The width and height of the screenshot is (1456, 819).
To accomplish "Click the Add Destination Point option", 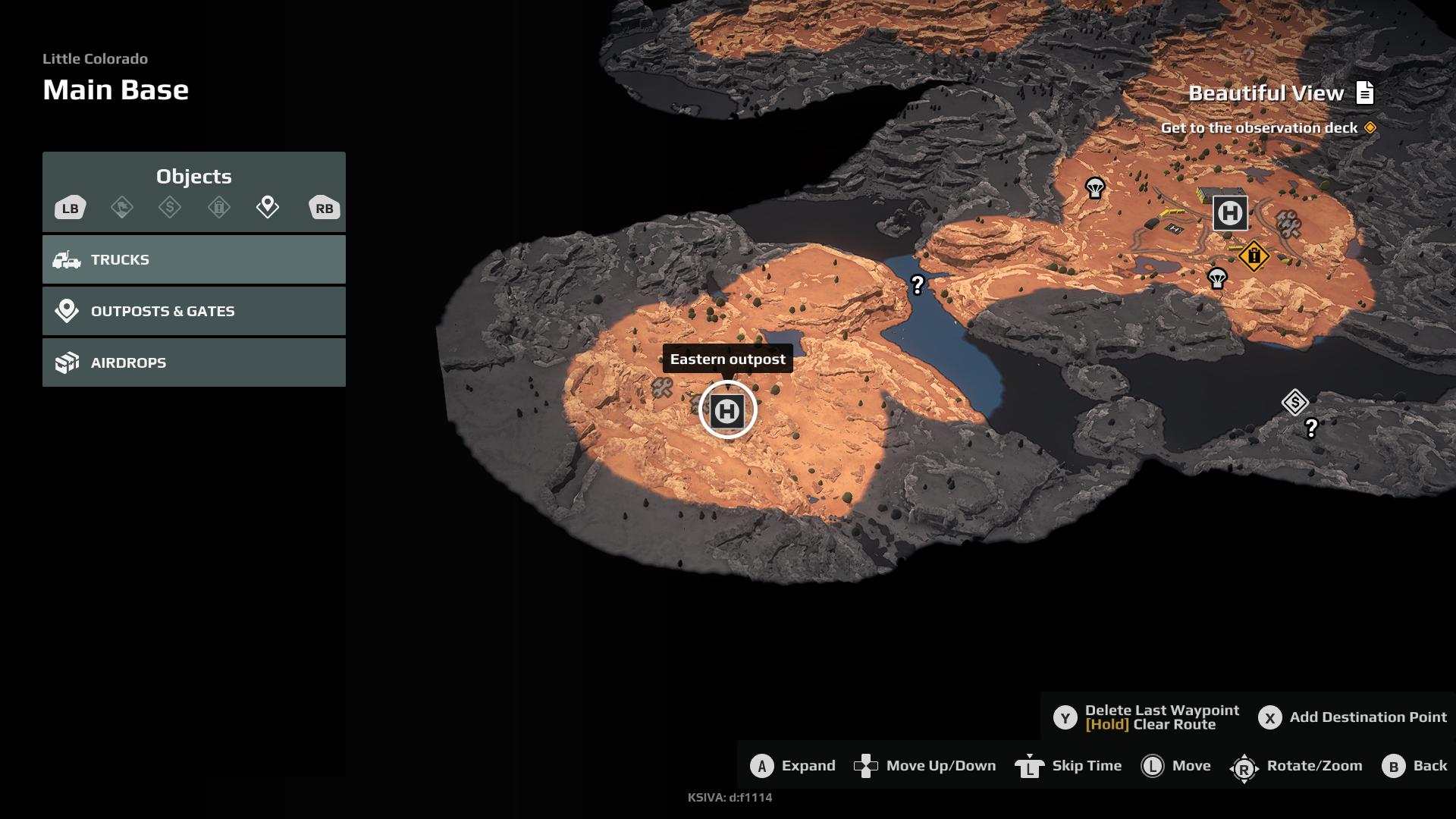I will (1353, 717).
